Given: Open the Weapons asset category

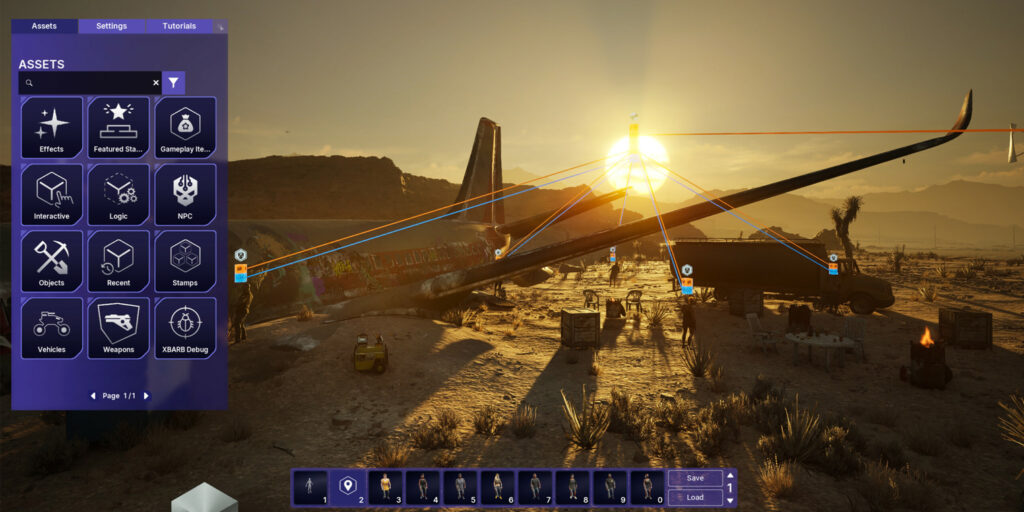Looking at the screenshot, I should tap(118, 328).
